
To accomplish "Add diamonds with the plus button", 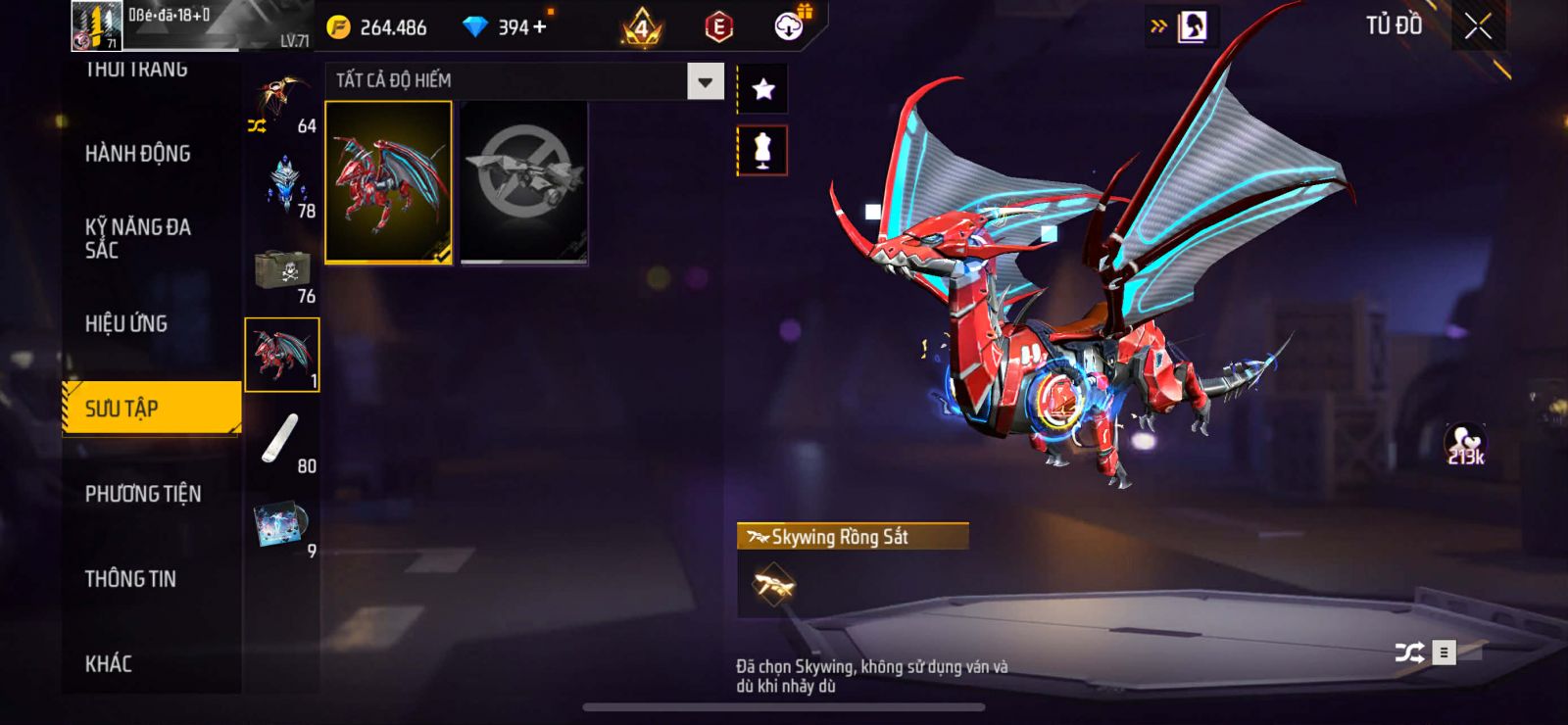I will [539, 27].
